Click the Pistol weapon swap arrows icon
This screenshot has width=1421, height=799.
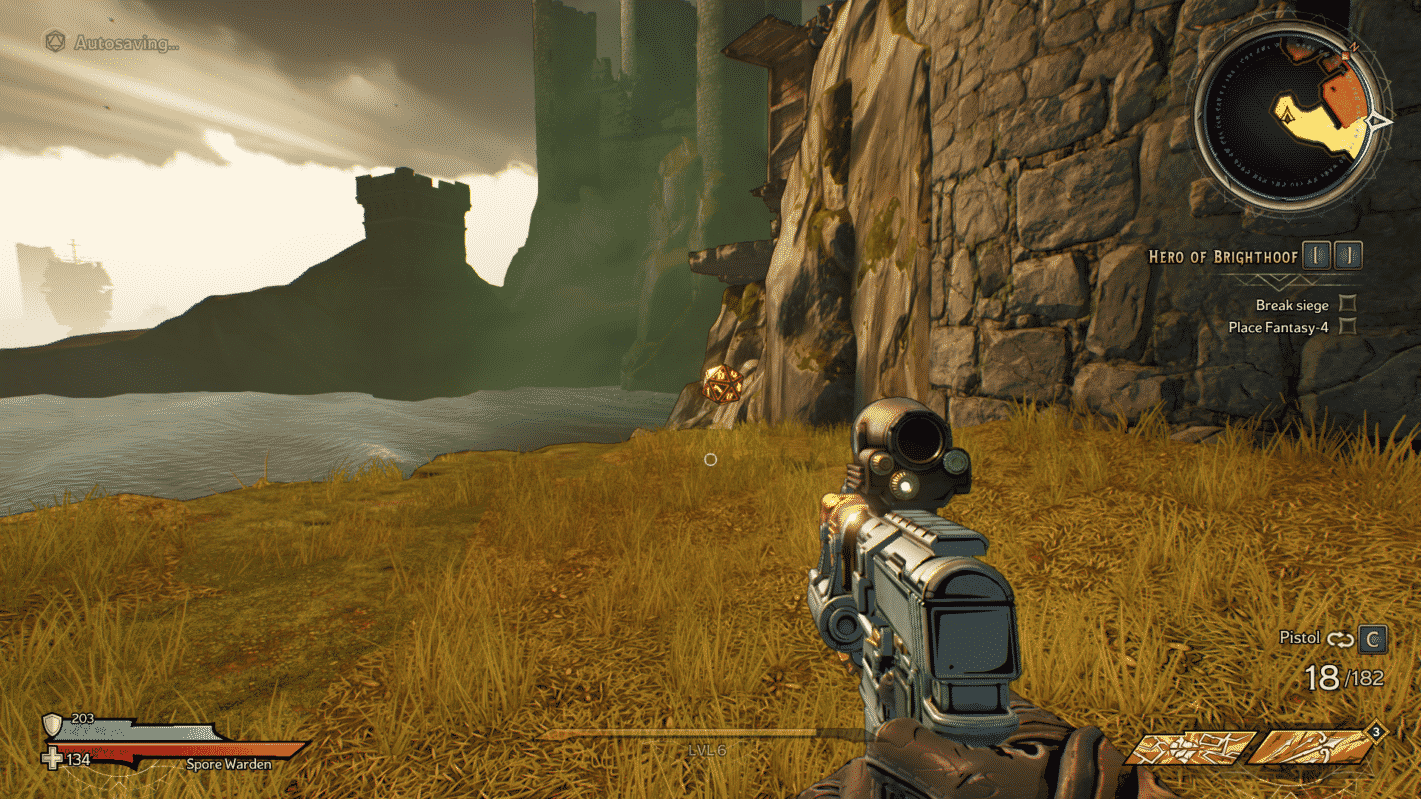[1340, 638]
